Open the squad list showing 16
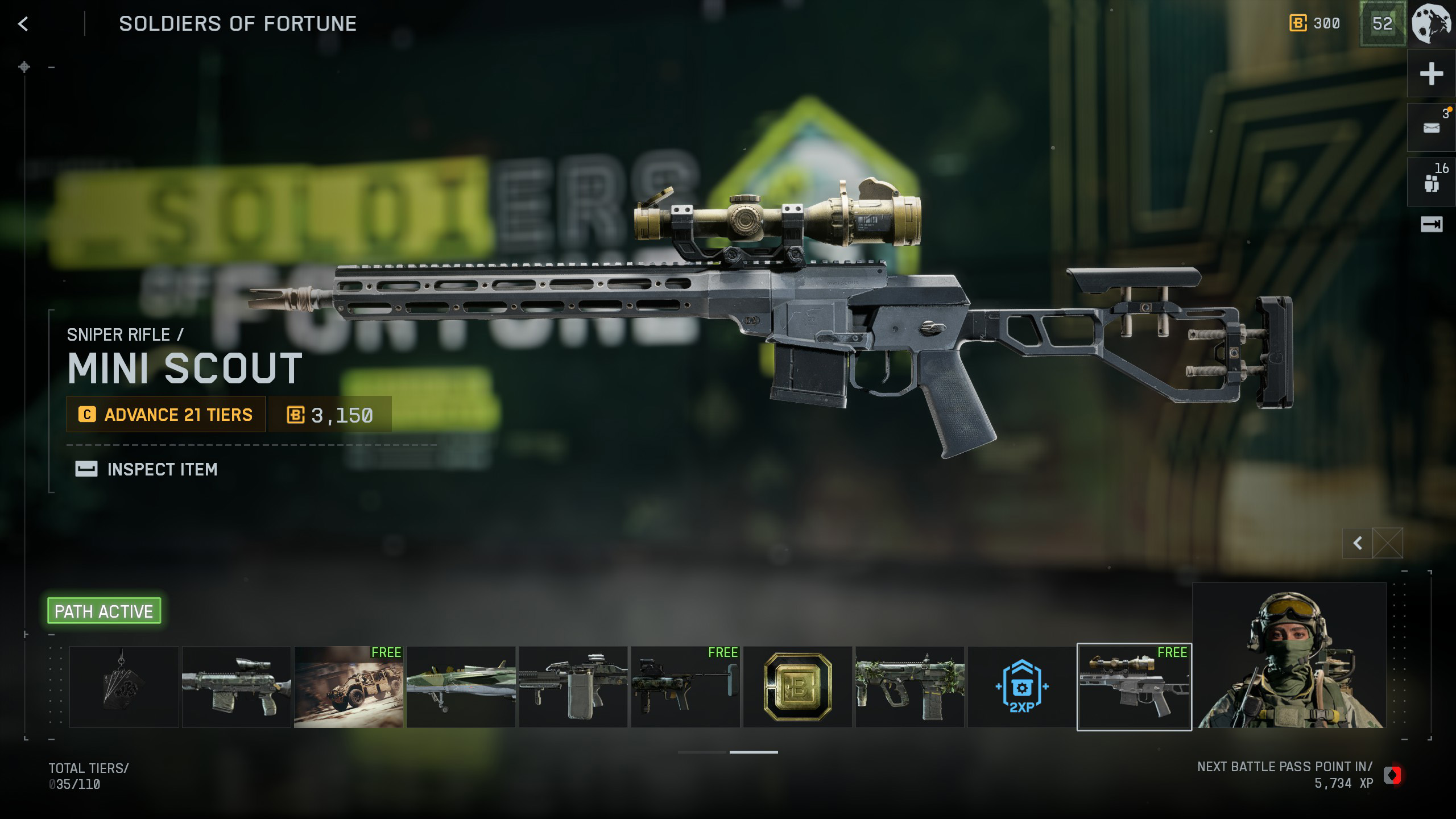 tap(1431, 183)
